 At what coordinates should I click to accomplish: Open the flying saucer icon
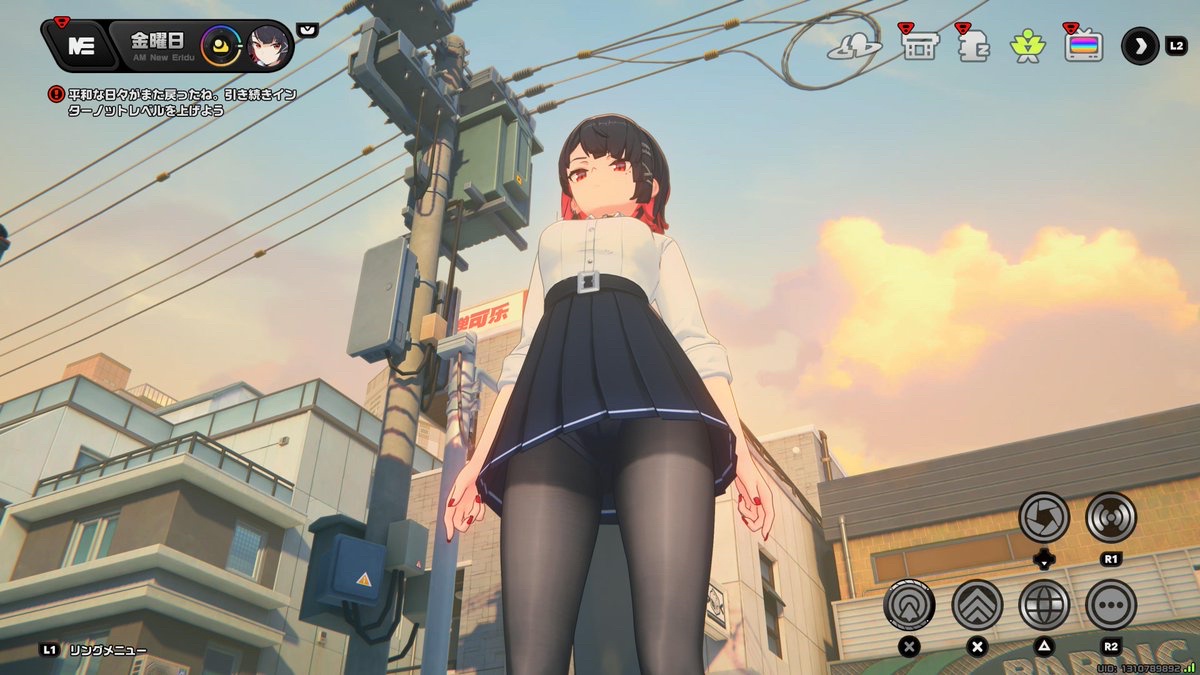[x=854, y=46]
